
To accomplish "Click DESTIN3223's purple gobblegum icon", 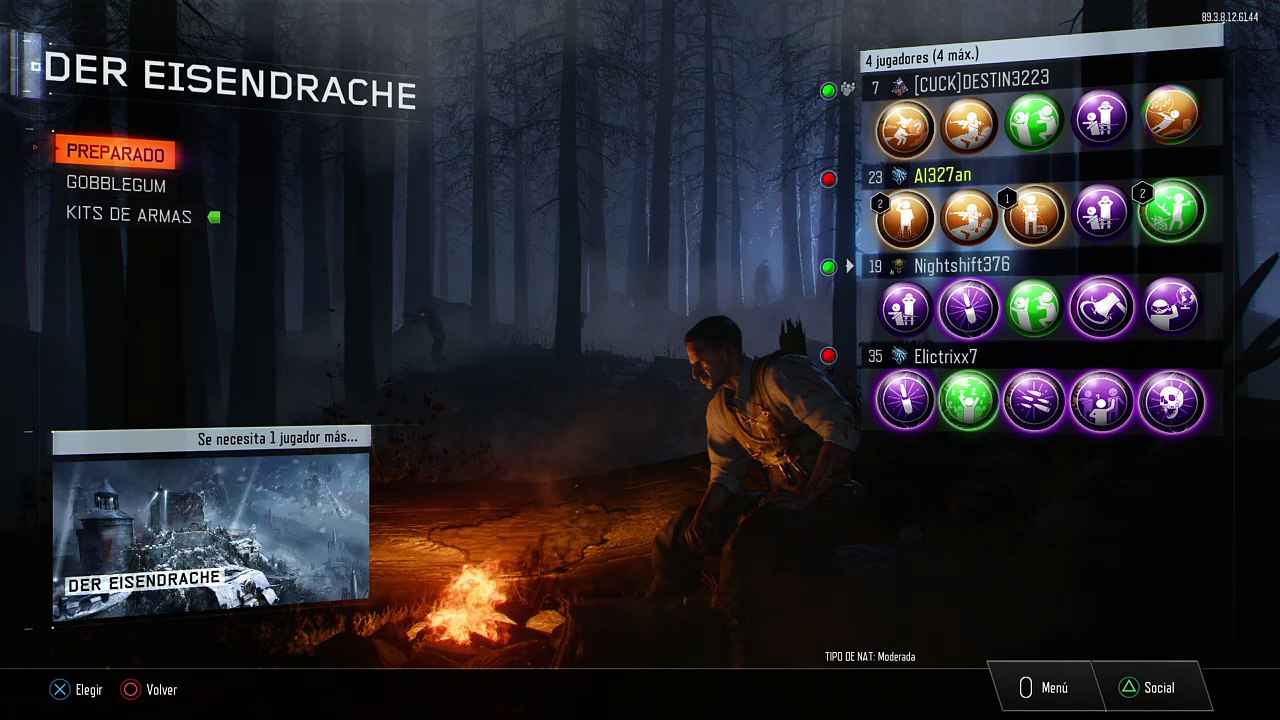I will (x=1100, y=122).
